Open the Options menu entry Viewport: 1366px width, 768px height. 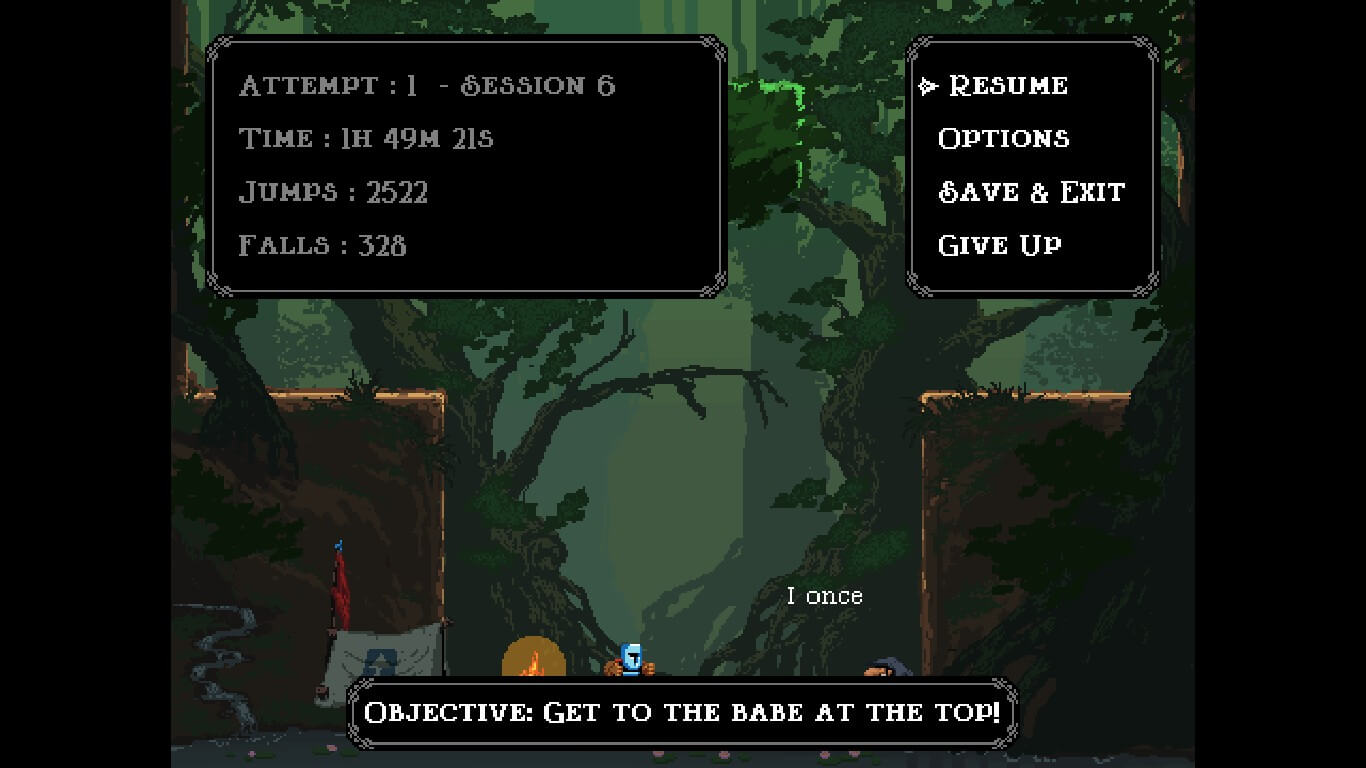point(1003,138)
